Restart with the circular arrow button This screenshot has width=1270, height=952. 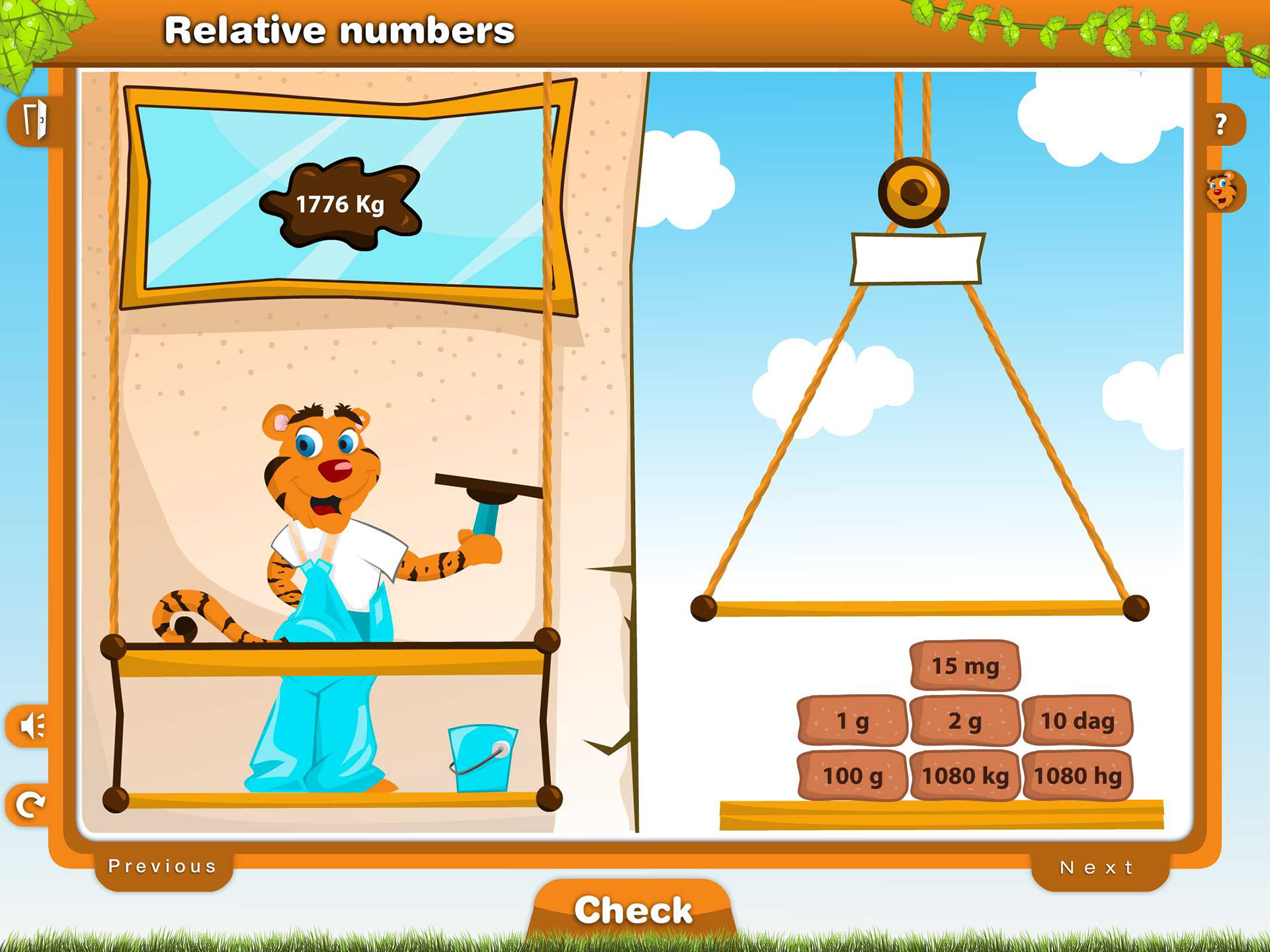pyautogui.click(x=30, y=804)
